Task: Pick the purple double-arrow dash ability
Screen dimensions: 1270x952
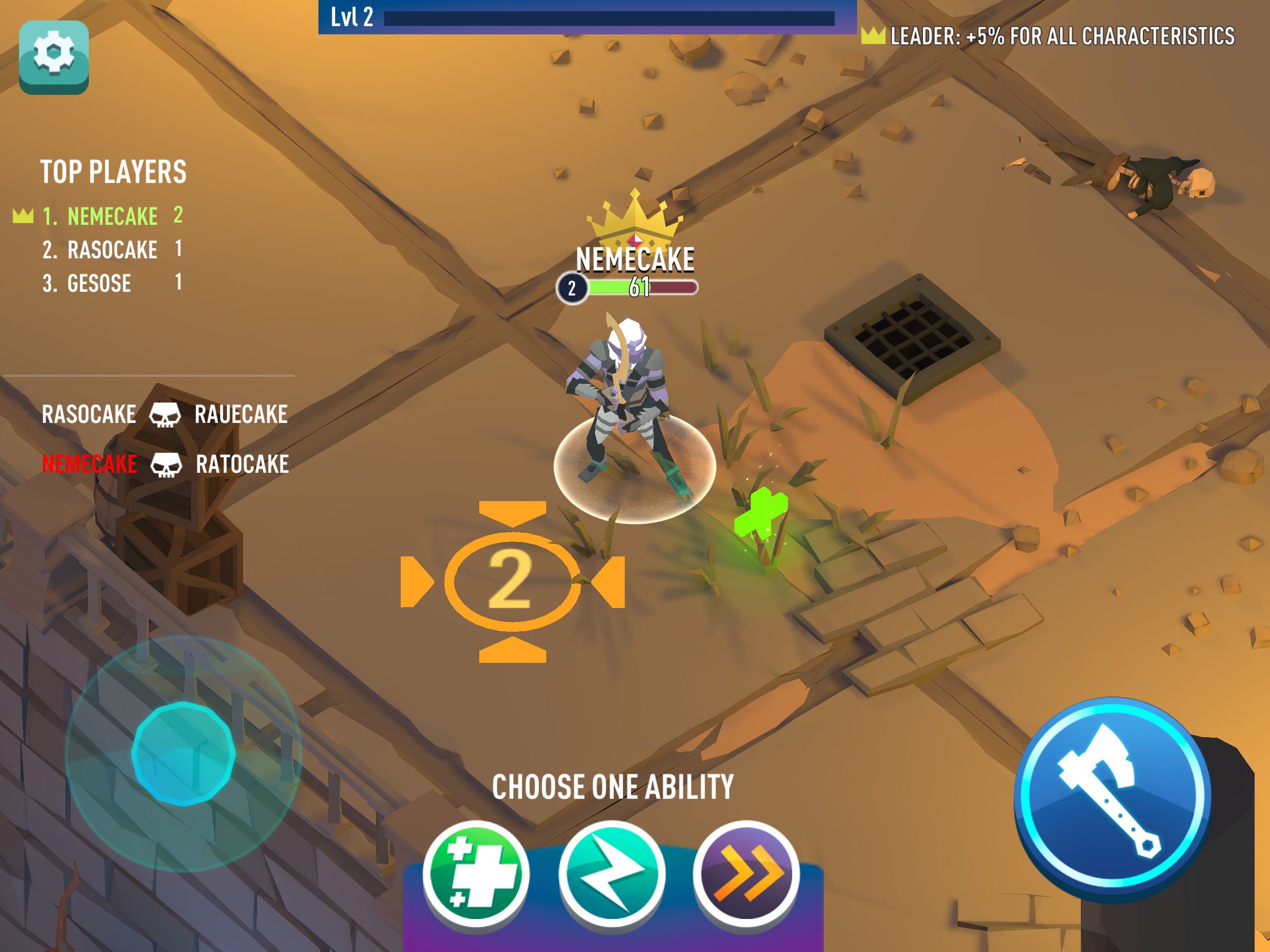Action: coord(747,872)
